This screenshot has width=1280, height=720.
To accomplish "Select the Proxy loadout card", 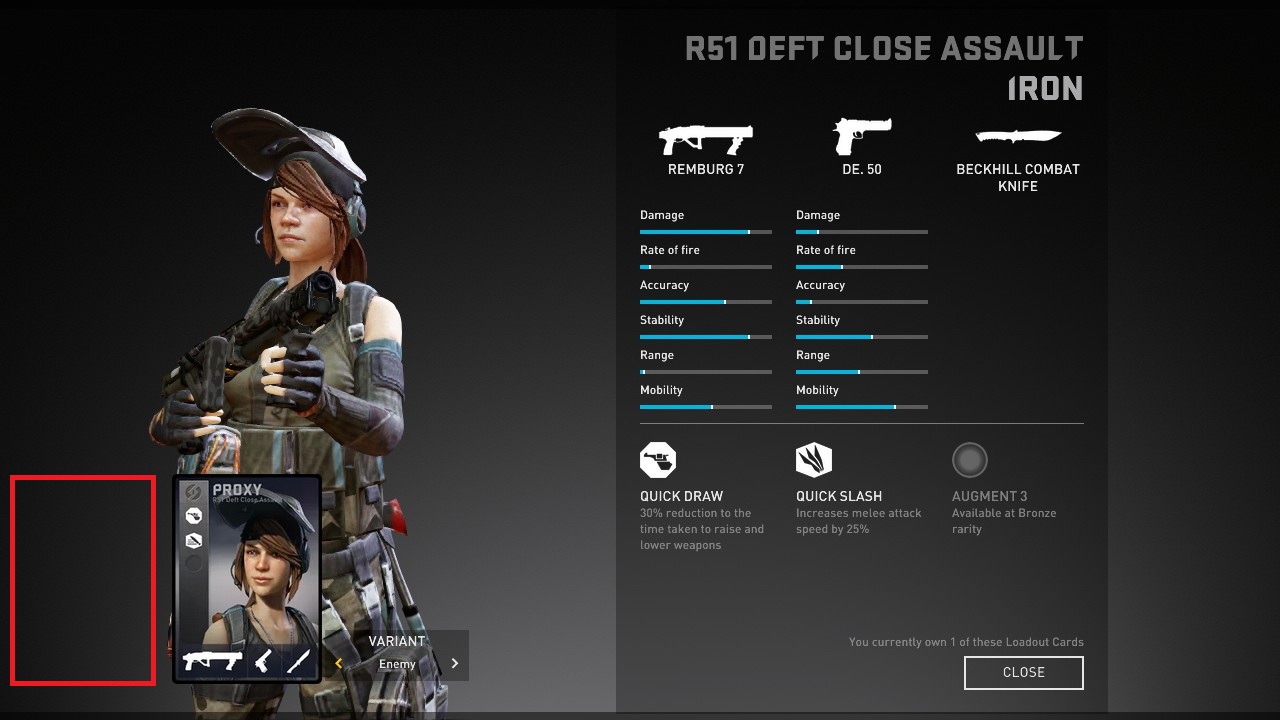I will tap(247, 579).
